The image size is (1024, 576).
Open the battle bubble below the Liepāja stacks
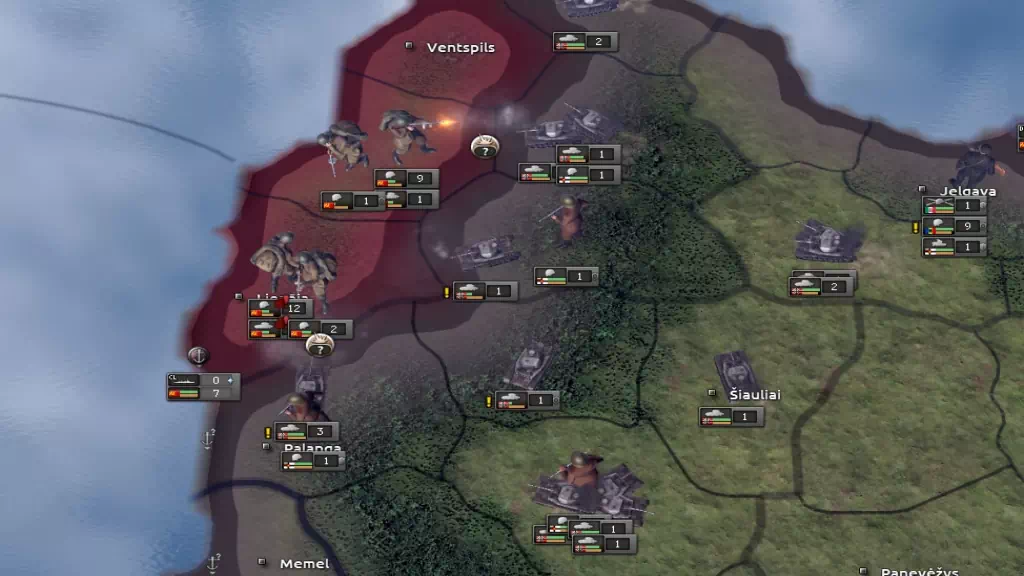pos(319,346)
